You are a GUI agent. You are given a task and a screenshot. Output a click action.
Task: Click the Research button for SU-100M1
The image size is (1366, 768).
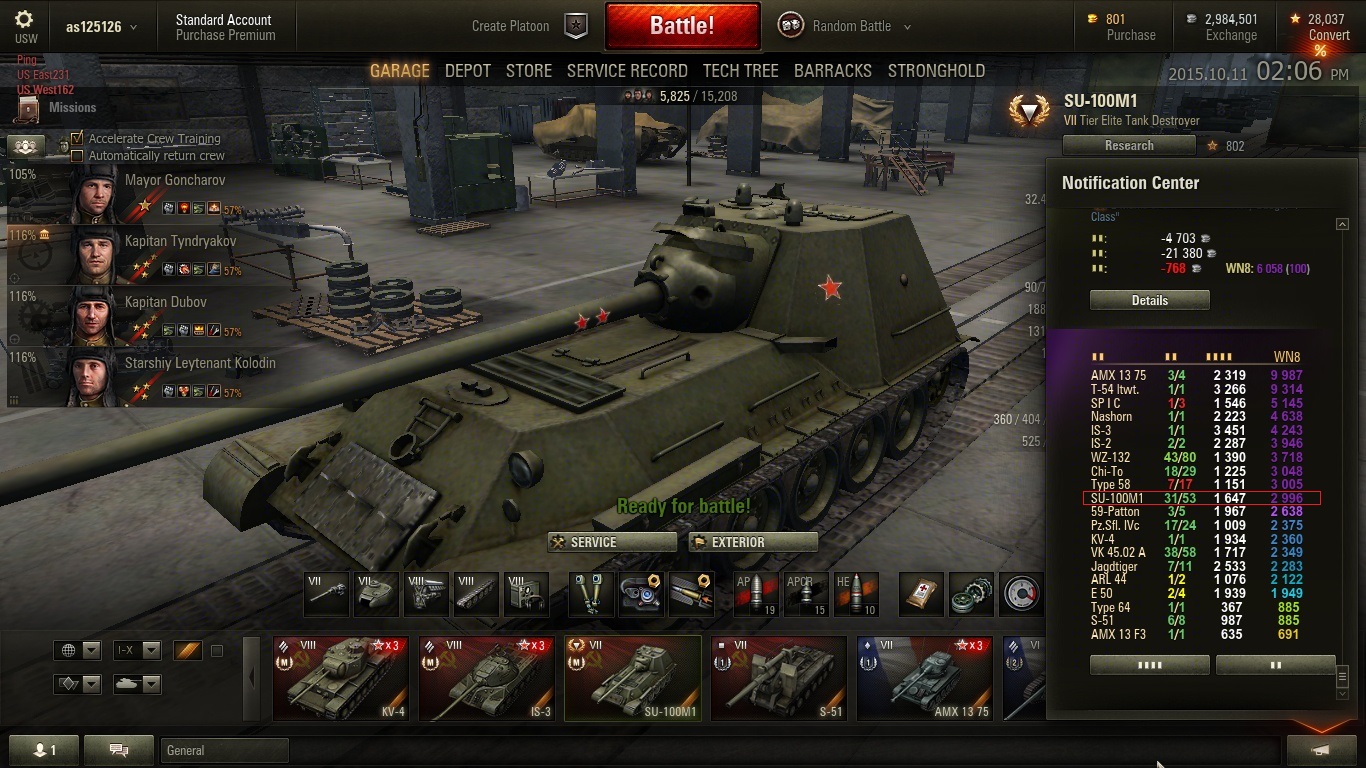(1129, 146)
